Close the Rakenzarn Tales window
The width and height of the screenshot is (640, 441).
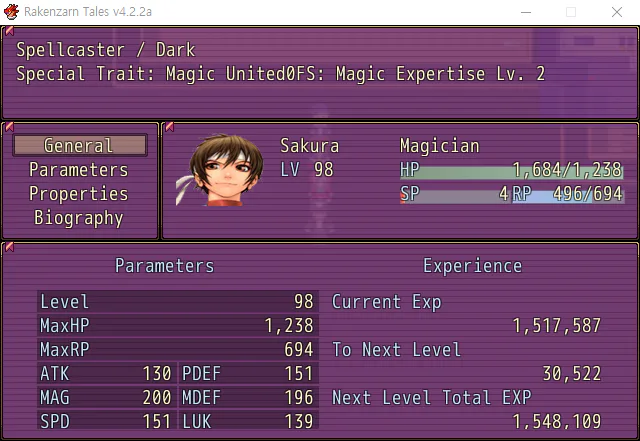point(616,12)
